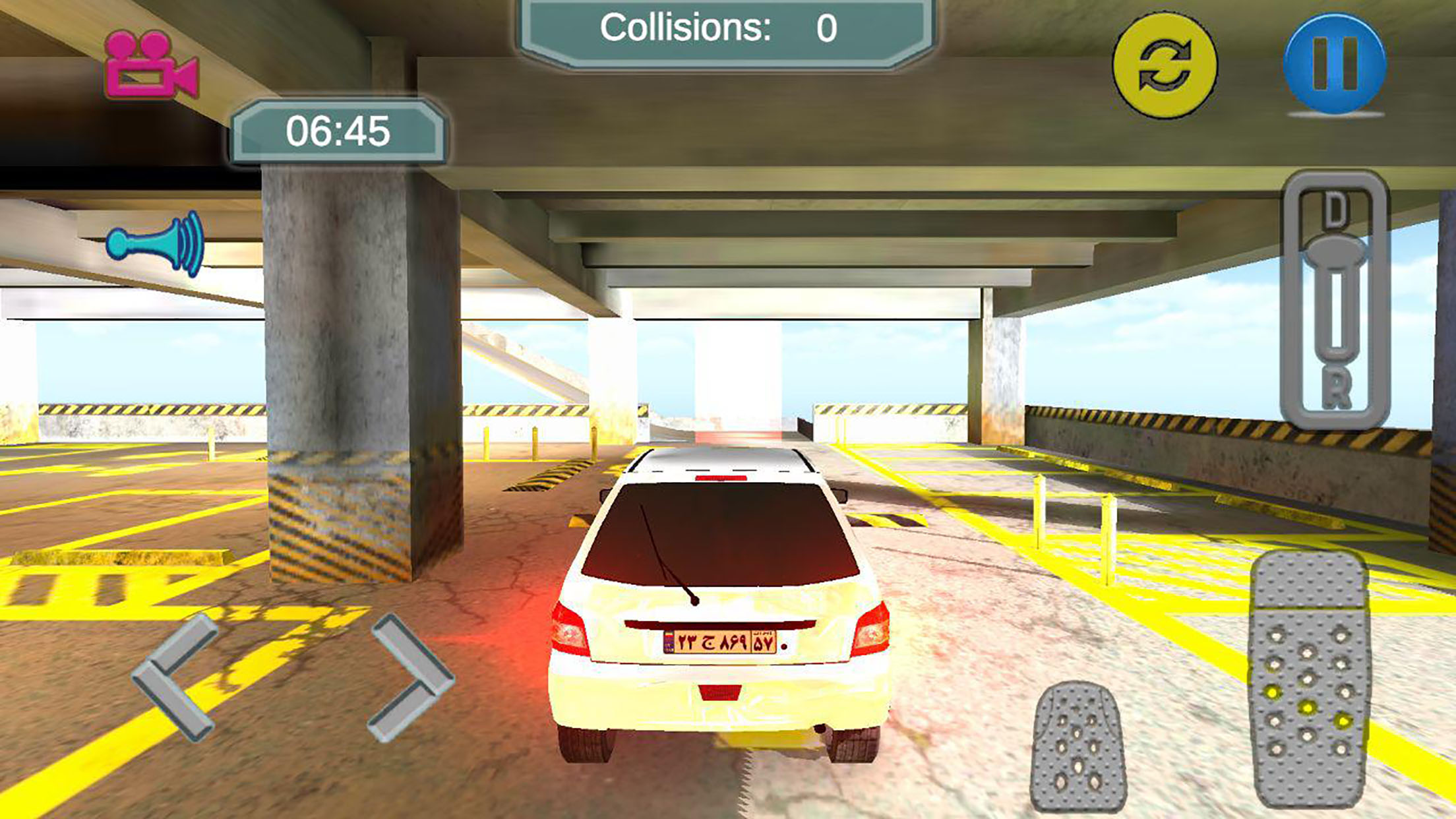Screen dimensions: 1456x819
Task: Restart level with yellow refresh button
Action: (x=1165, y=65)
